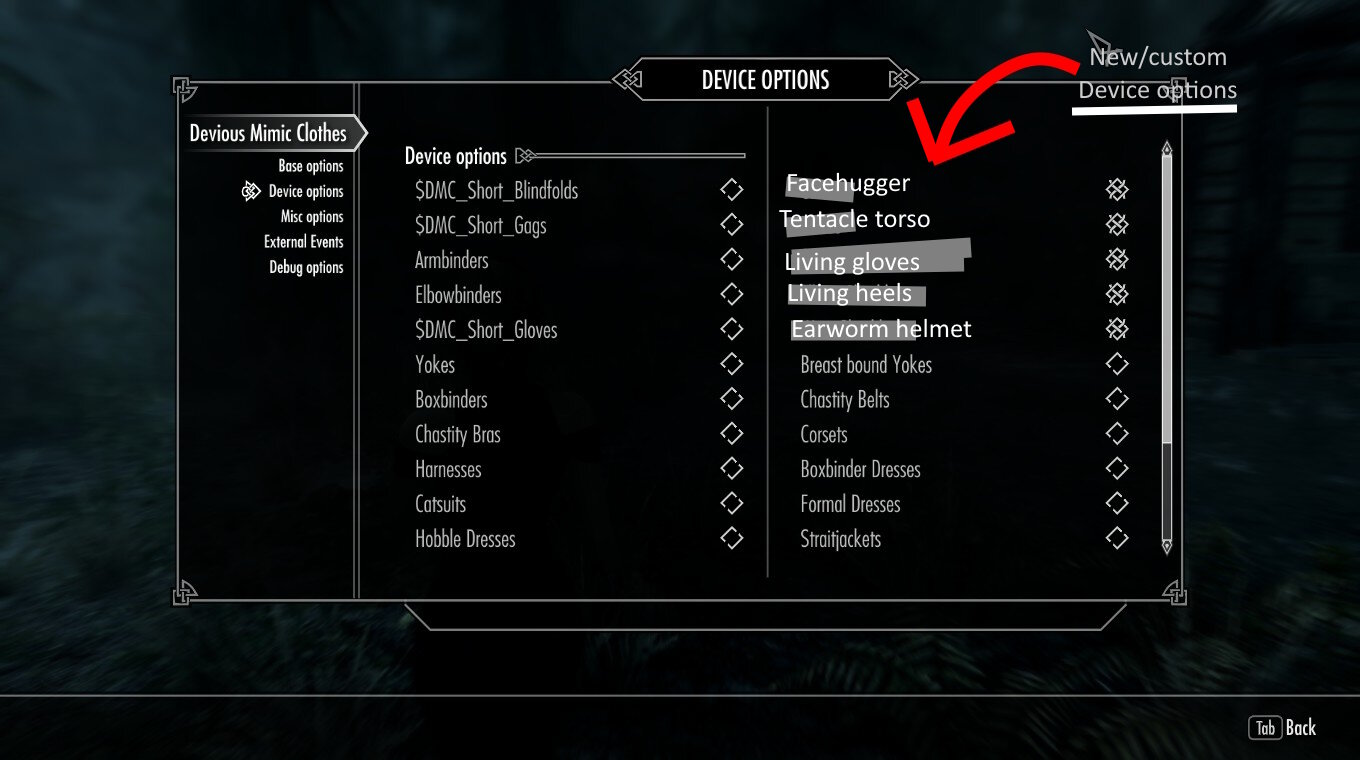Click the filled marker icon beside Facehugger
Image resolution: width=1360 pixels, height=760 pixels.
(x=1116, y=189)
